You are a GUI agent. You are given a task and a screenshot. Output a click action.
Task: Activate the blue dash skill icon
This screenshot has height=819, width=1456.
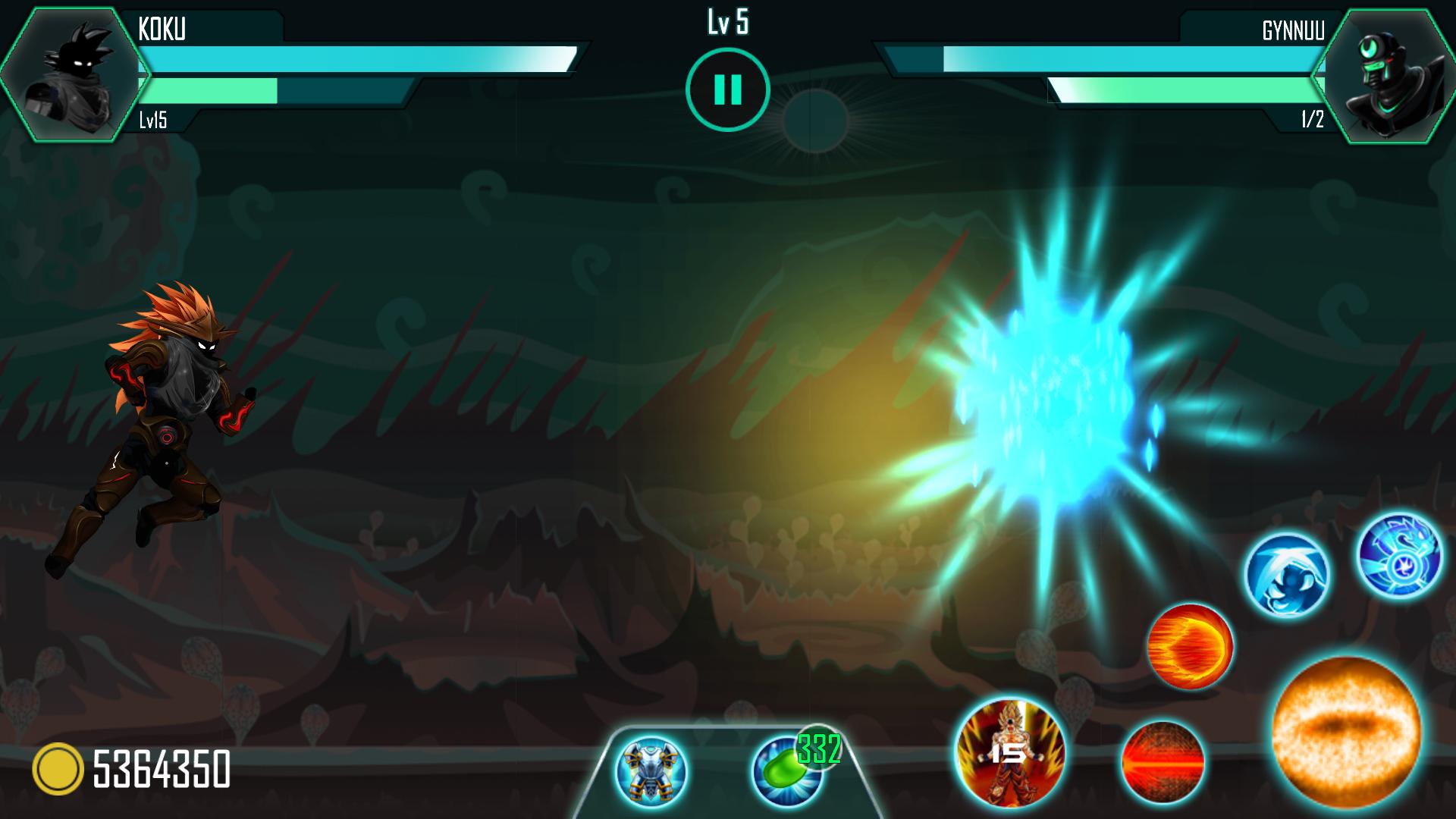click(1287, 575)
